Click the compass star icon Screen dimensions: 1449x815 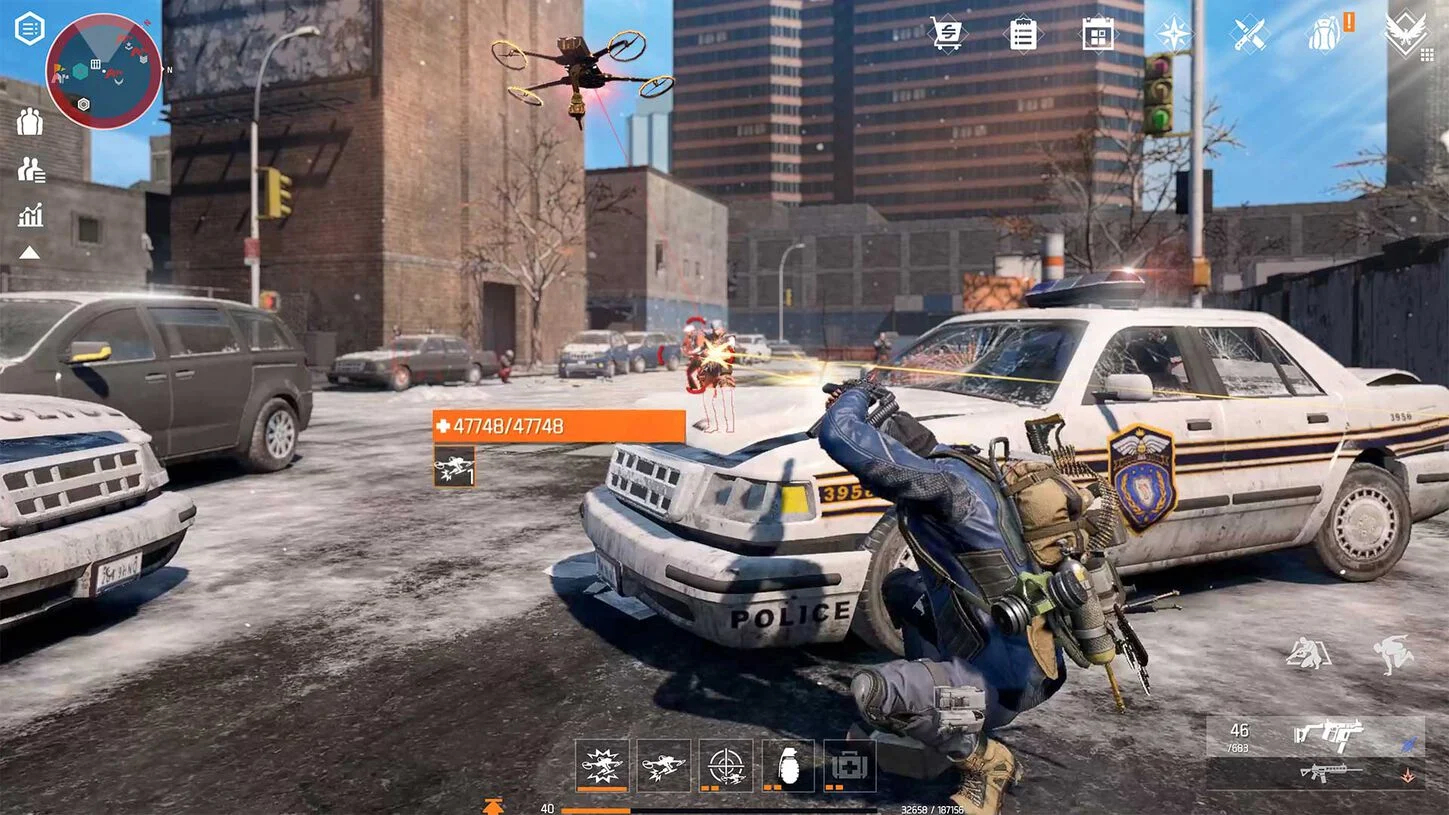(x=1174, y=33)
